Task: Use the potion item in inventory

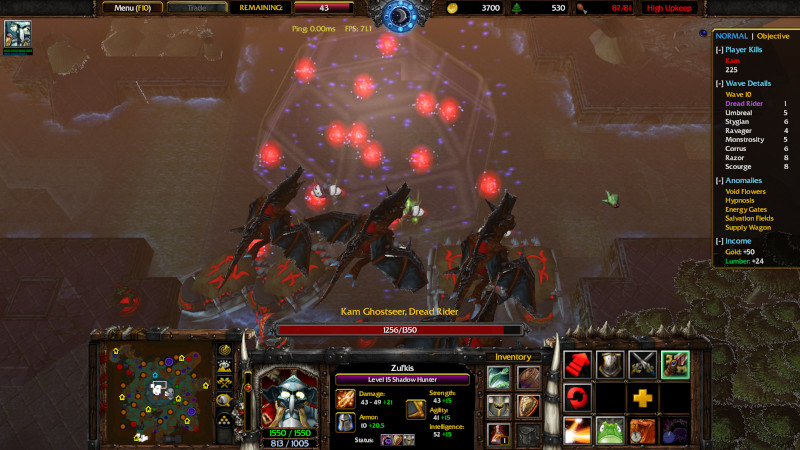Action: click(500, 435)
